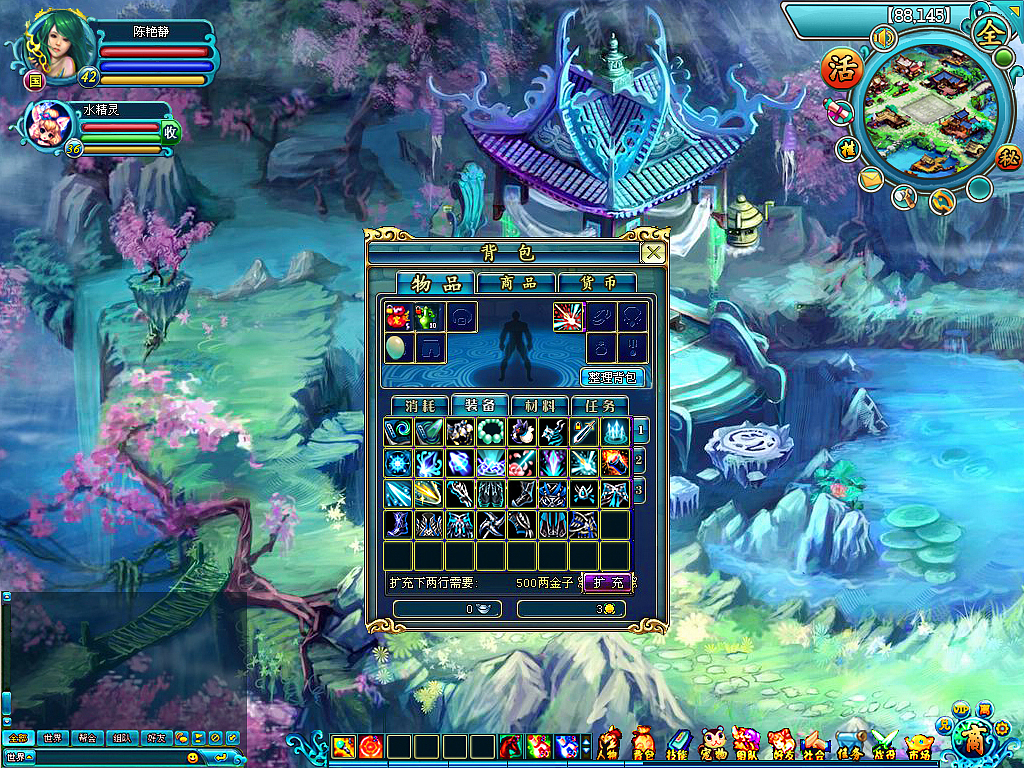Open the 市场 market
This screenshot has width=1024, height=768.
[x=919, y=746]
